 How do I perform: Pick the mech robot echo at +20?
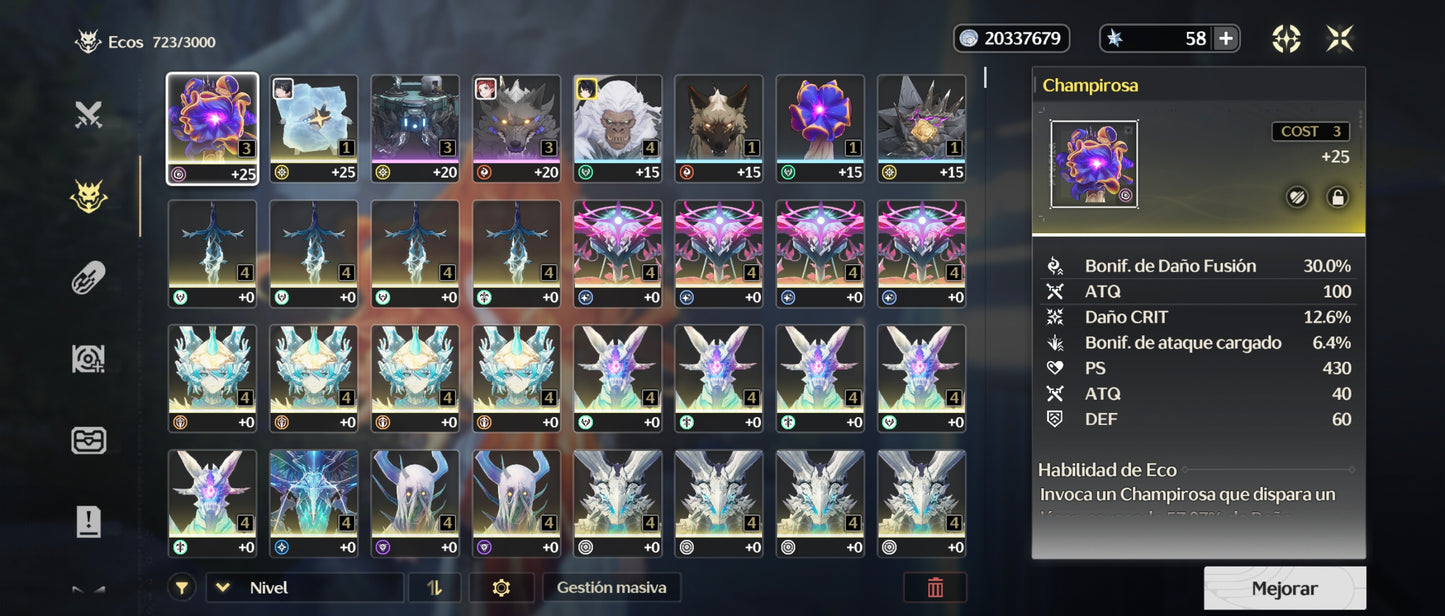415,129
